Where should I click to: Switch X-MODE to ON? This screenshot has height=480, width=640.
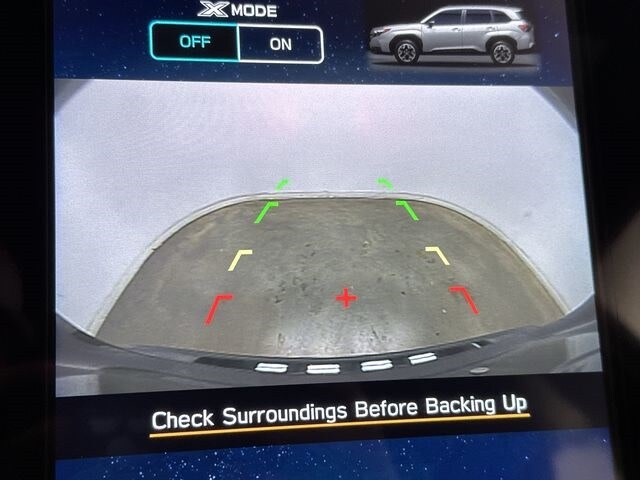[x=281, y=44]
